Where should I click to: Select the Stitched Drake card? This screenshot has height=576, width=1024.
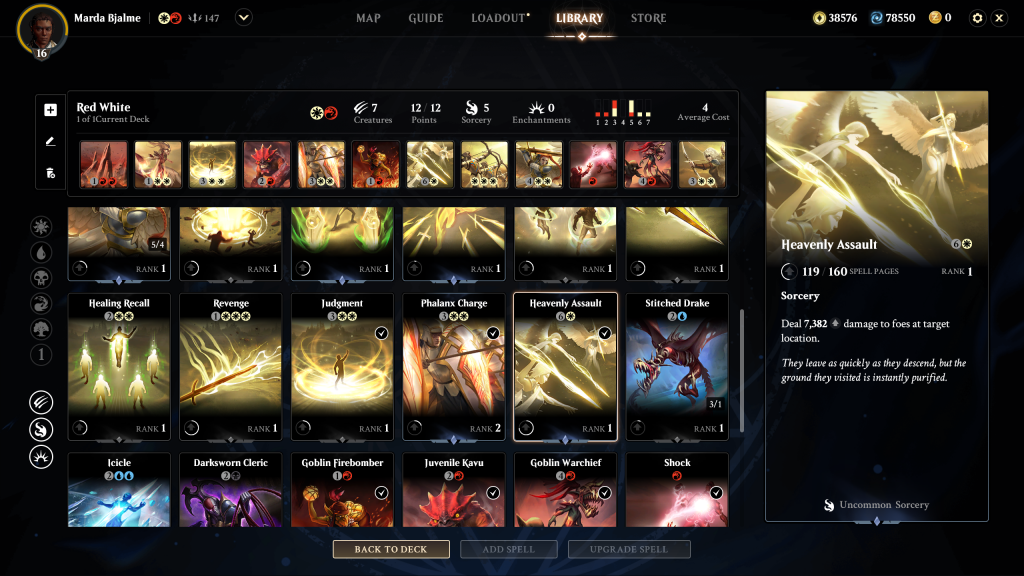[x=677, y=366]
